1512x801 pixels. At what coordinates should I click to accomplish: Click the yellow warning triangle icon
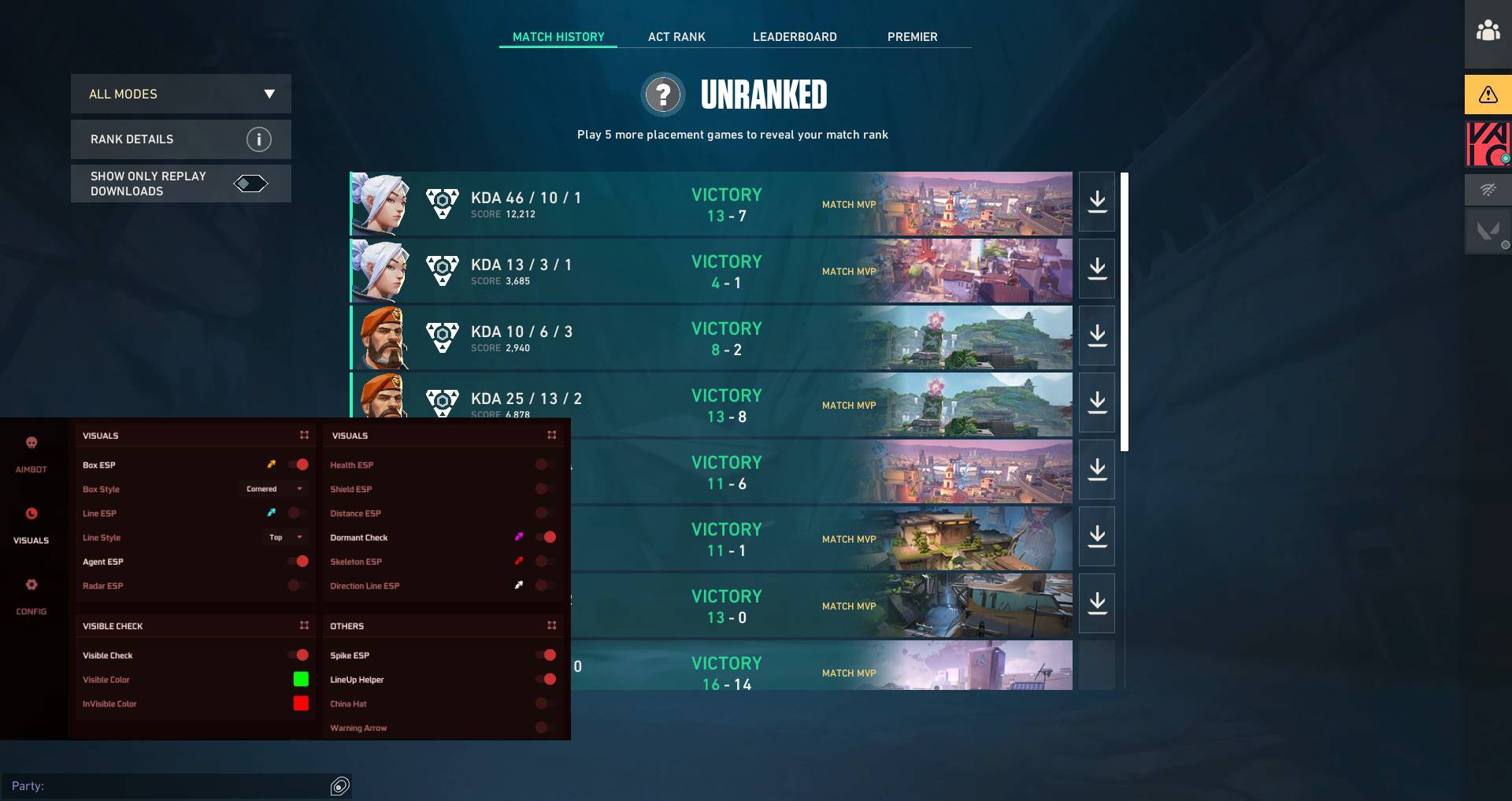pyautogui.click(x=1488, y=95)
